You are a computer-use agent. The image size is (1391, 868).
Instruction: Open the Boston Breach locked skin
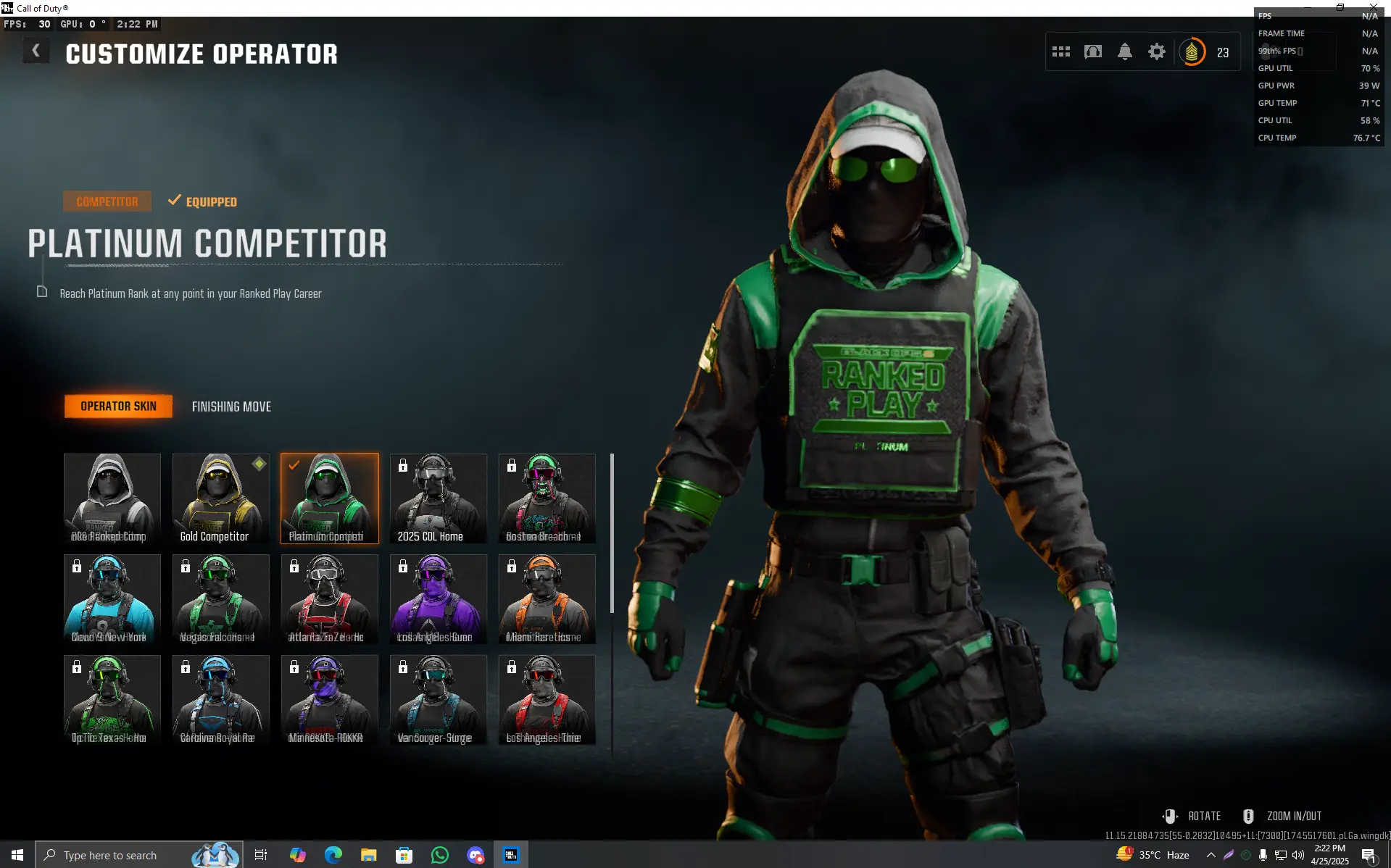(546, 498)
